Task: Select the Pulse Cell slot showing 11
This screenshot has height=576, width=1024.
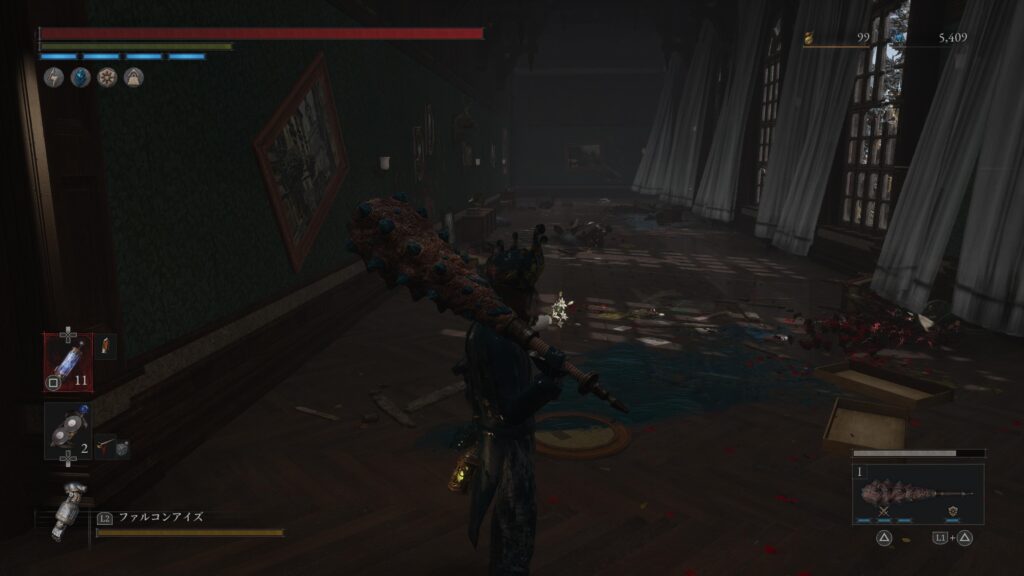Action: pyautogui.click(x=68, y=359)
